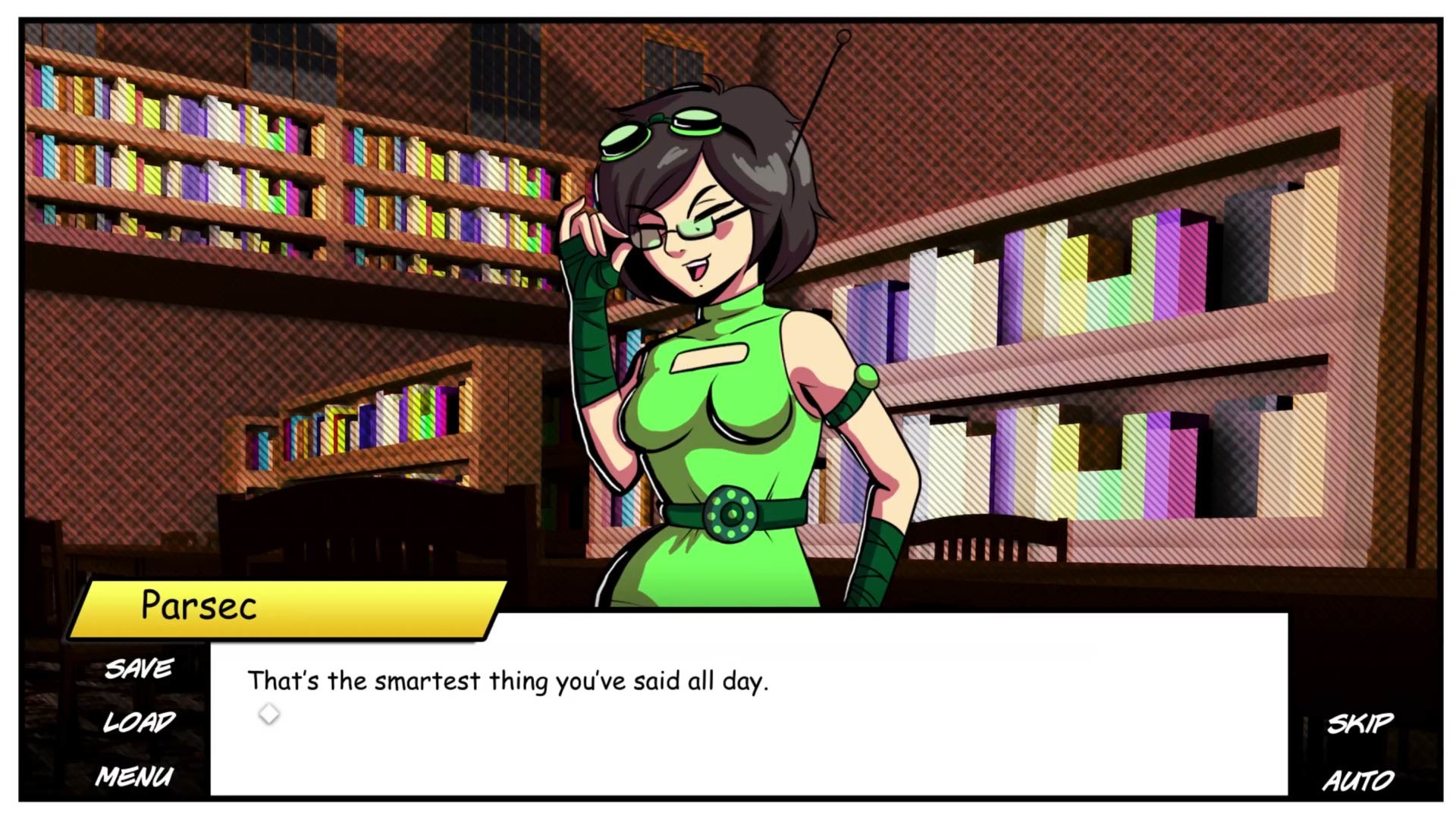1456x819 pixels.
Task: Click the LOAD icon text in sidebar
Action: coord(139,721)
